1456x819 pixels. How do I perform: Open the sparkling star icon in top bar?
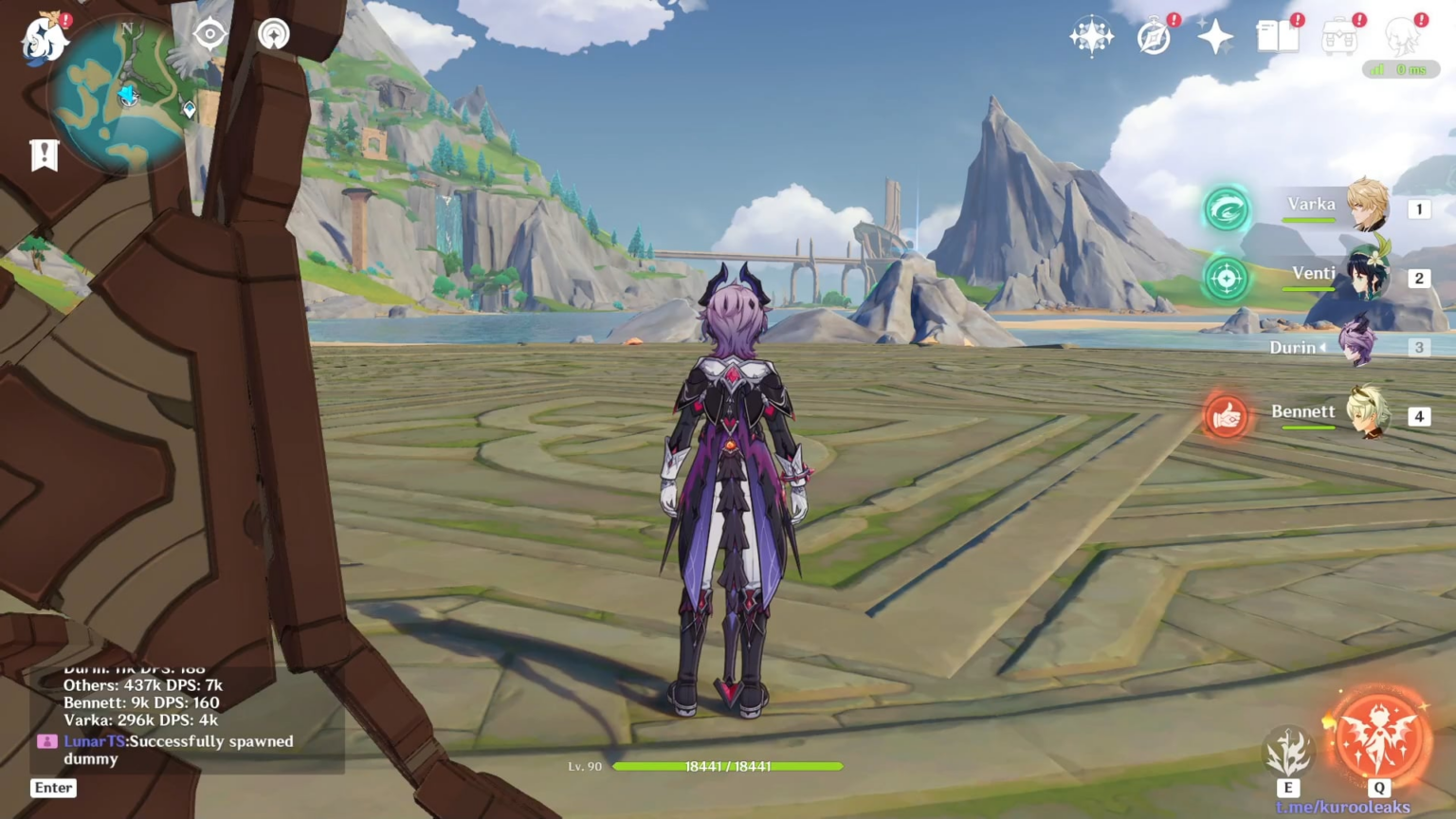1091,37
